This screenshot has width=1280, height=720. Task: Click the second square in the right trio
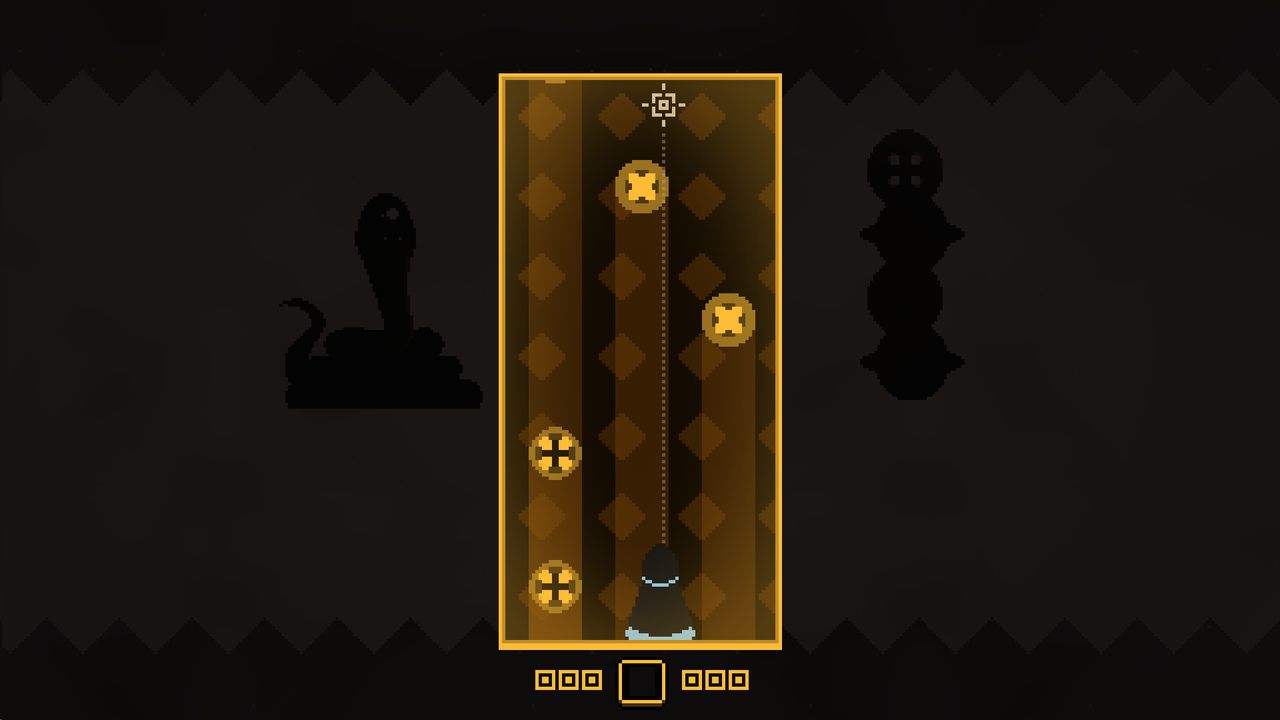[714, 679]
